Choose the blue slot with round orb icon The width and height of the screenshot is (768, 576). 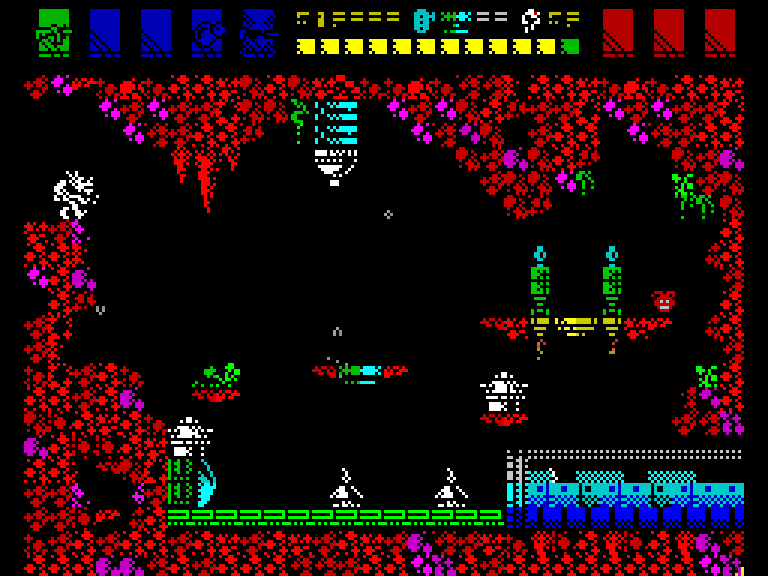coord(207,32)
